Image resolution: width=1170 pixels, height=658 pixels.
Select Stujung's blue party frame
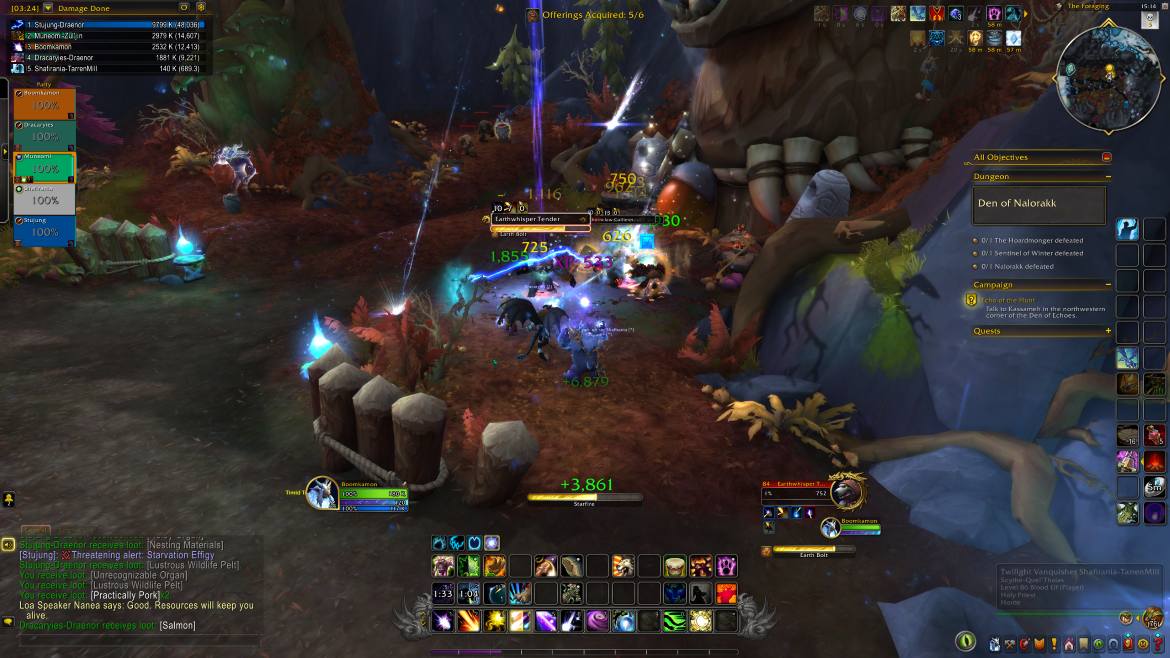pos(45,231)
